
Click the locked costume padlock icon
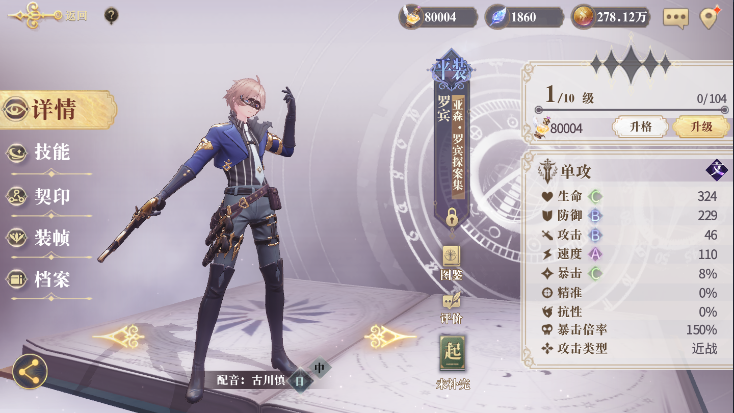pyautogui.click(x=452, y=216)
